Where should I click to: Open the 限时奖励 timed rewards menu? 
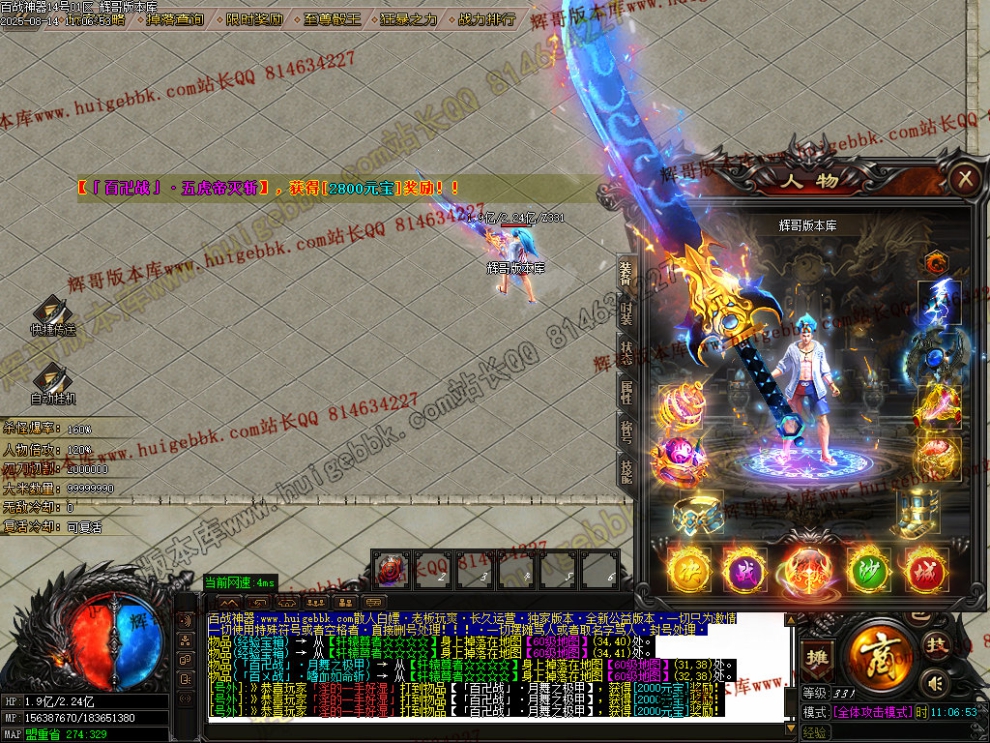[254, 19]
